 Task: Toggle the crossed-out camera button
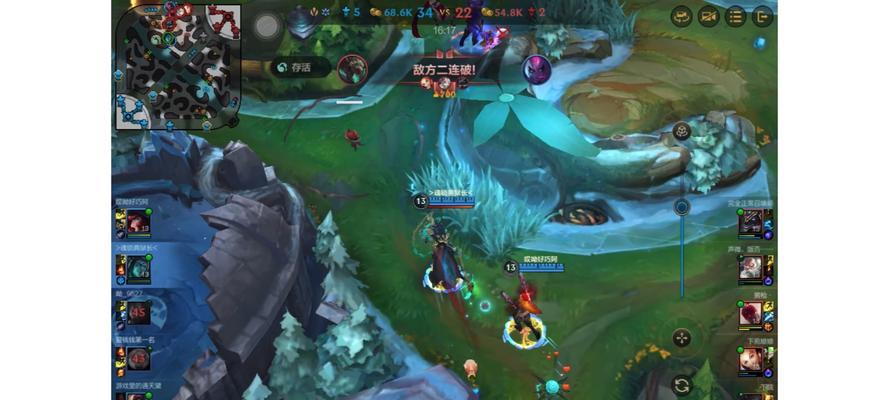[x=708, y=16]
